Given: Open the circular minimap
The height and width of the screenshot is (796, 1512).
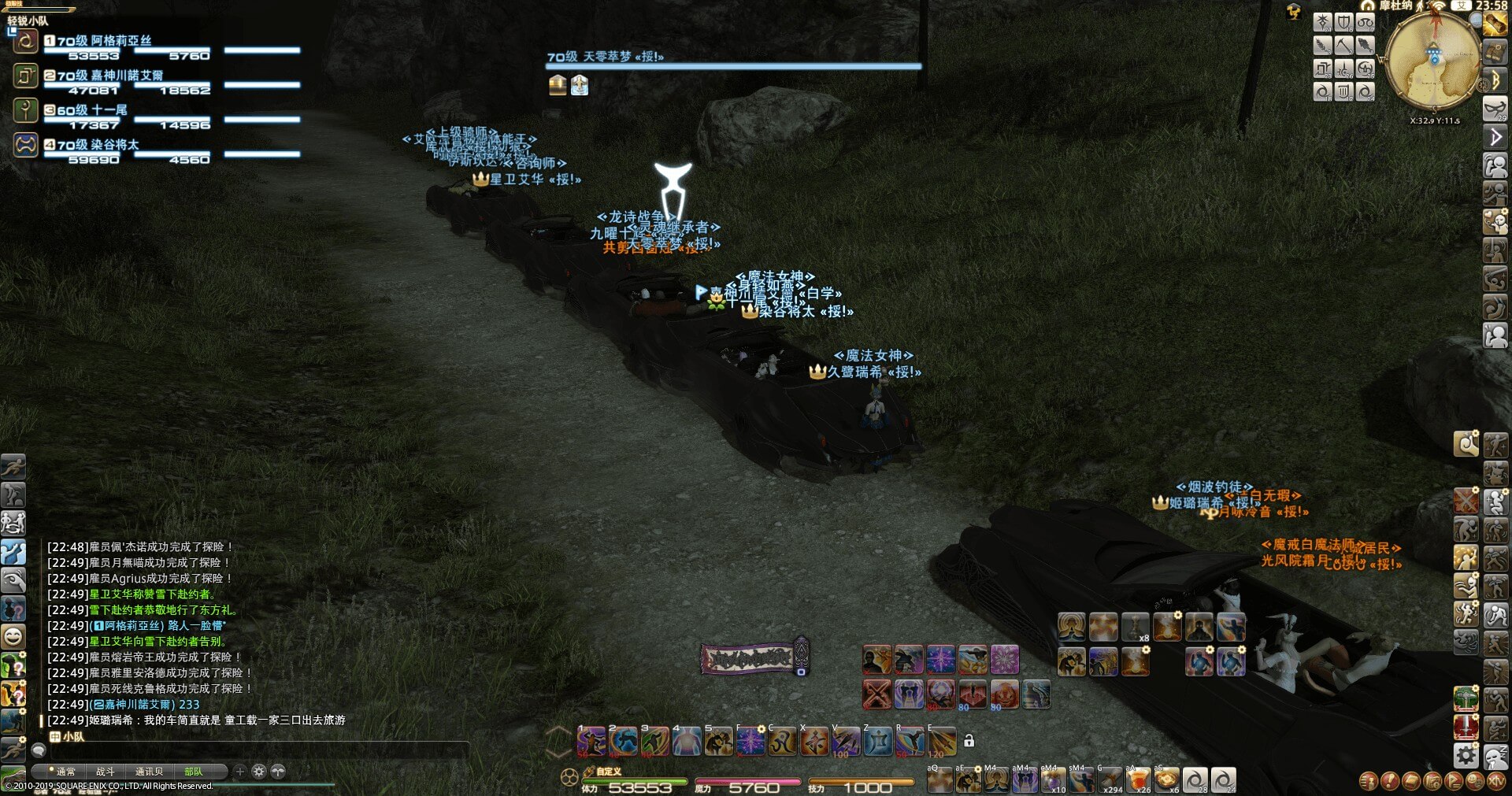Looking at the screenshot, I should [x=1432, y=61].
